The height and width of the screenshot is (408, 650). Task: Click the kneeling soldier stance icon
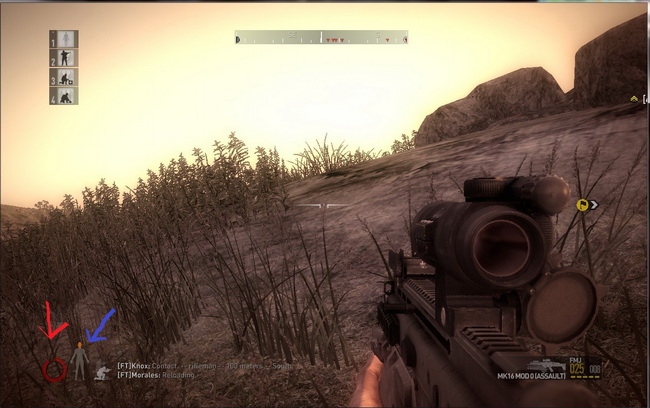[x=102, y=372]
